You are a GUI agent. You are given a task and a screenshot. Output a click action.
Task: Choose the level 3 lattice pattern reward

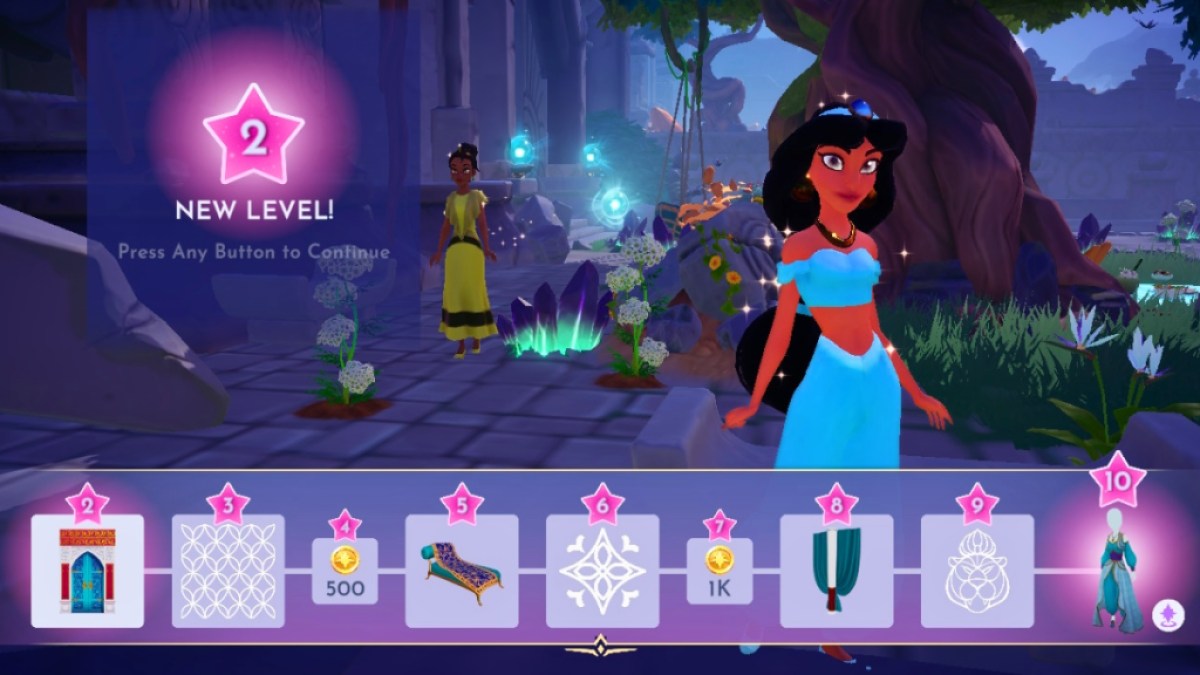pyautogui.click(x=228, y=571)
